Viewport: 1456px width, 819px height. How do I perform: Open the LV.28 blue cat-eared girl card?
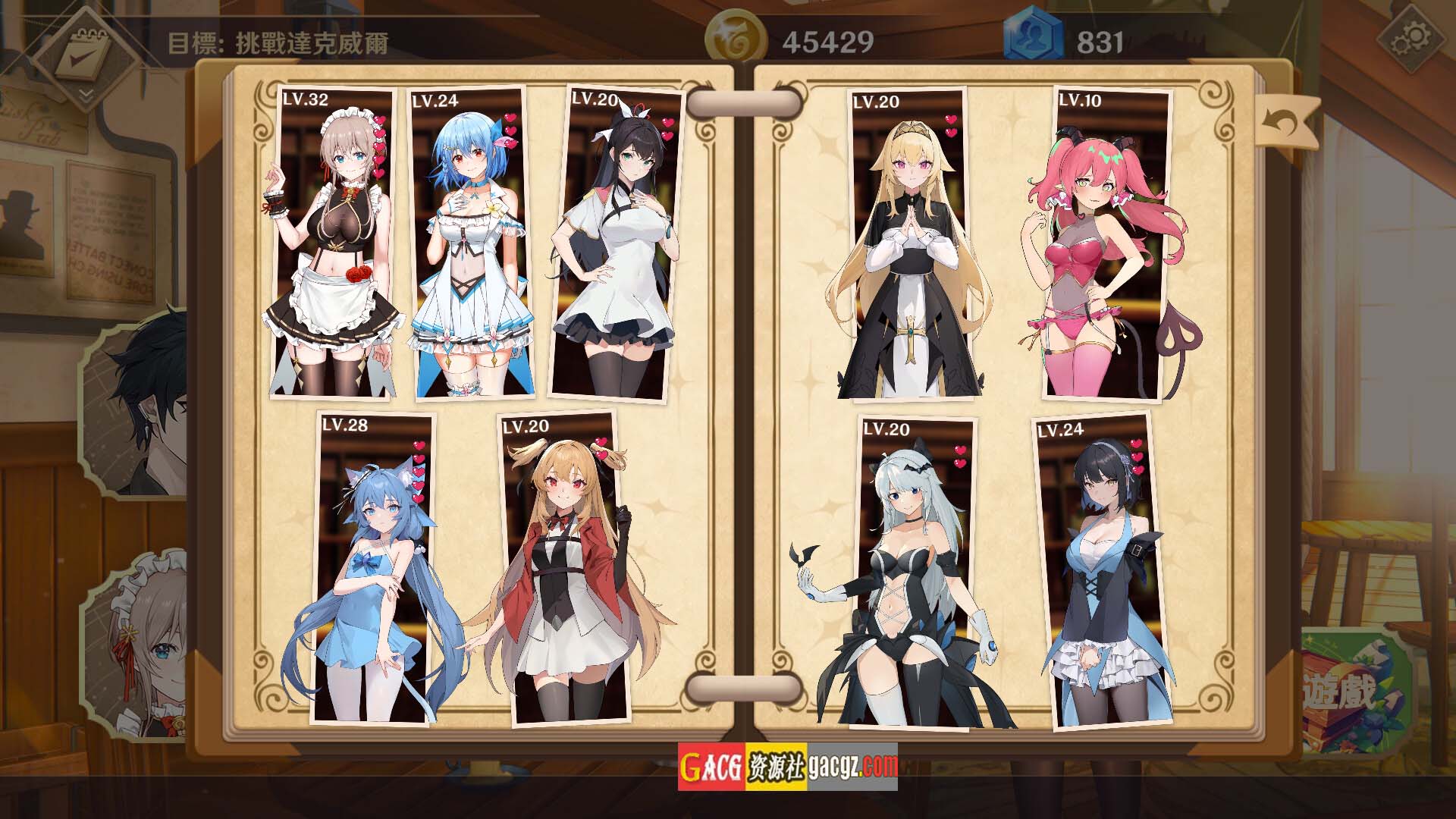pos(373,569)
